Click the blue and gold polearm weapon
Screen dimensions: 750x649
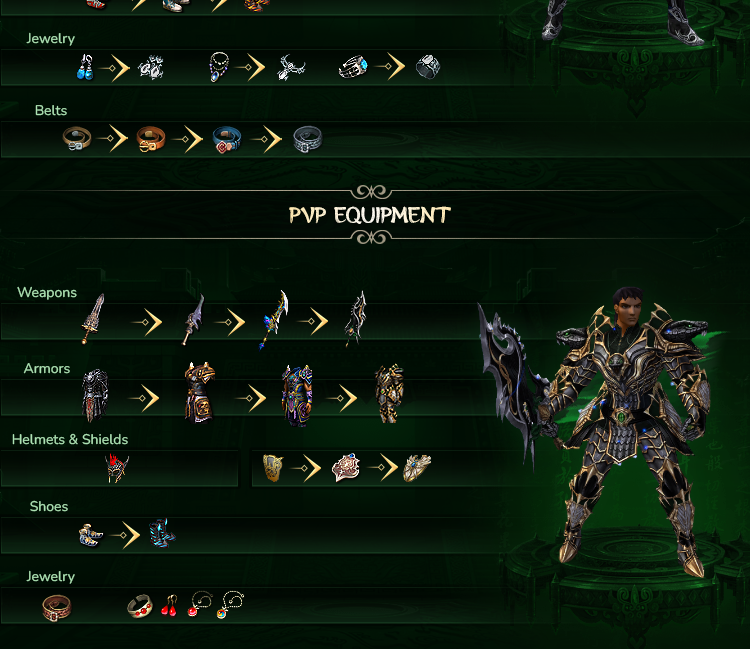coord(274,319)
